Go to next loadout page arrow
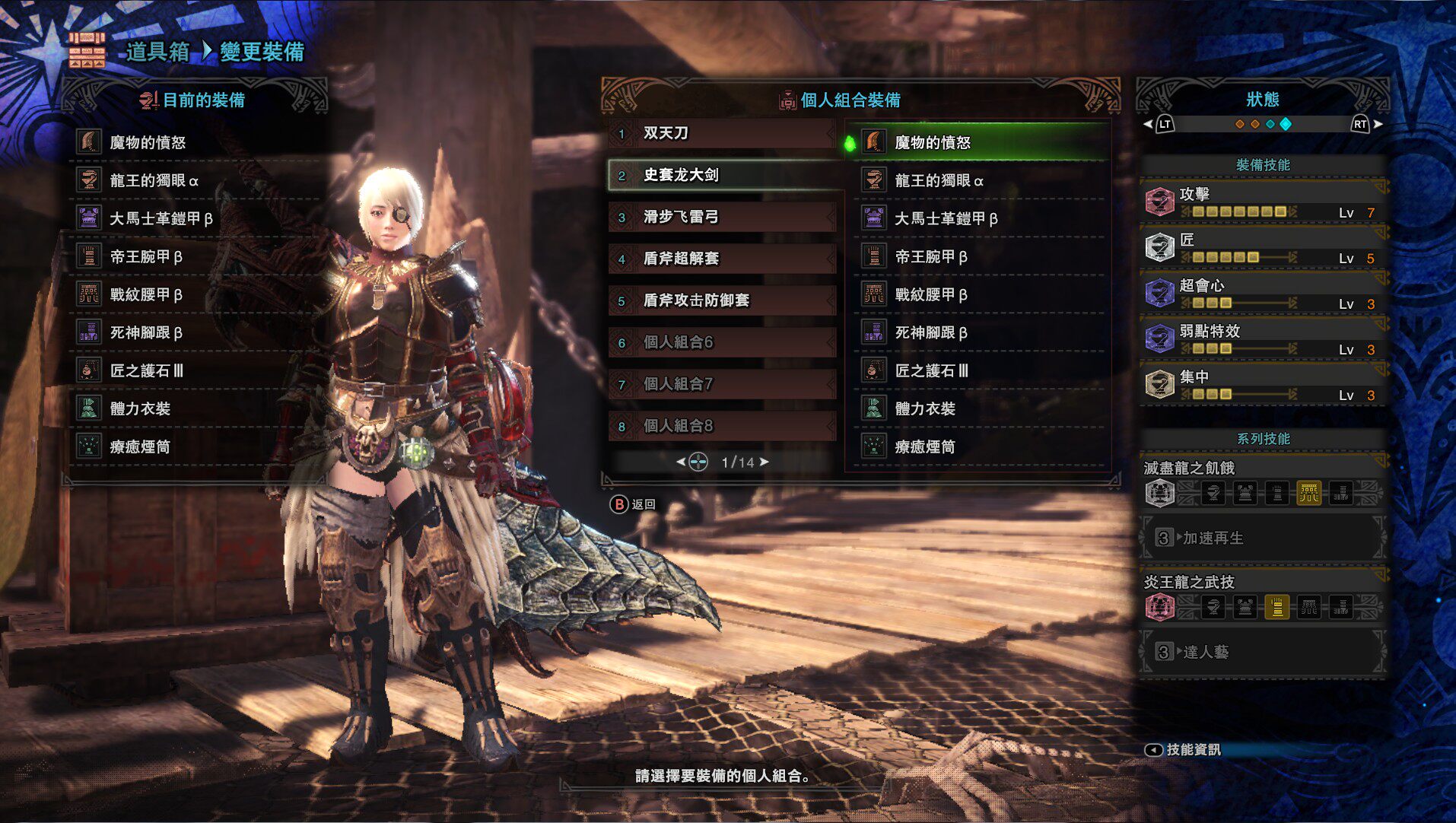1456x823 pixels. click(765, 462)
